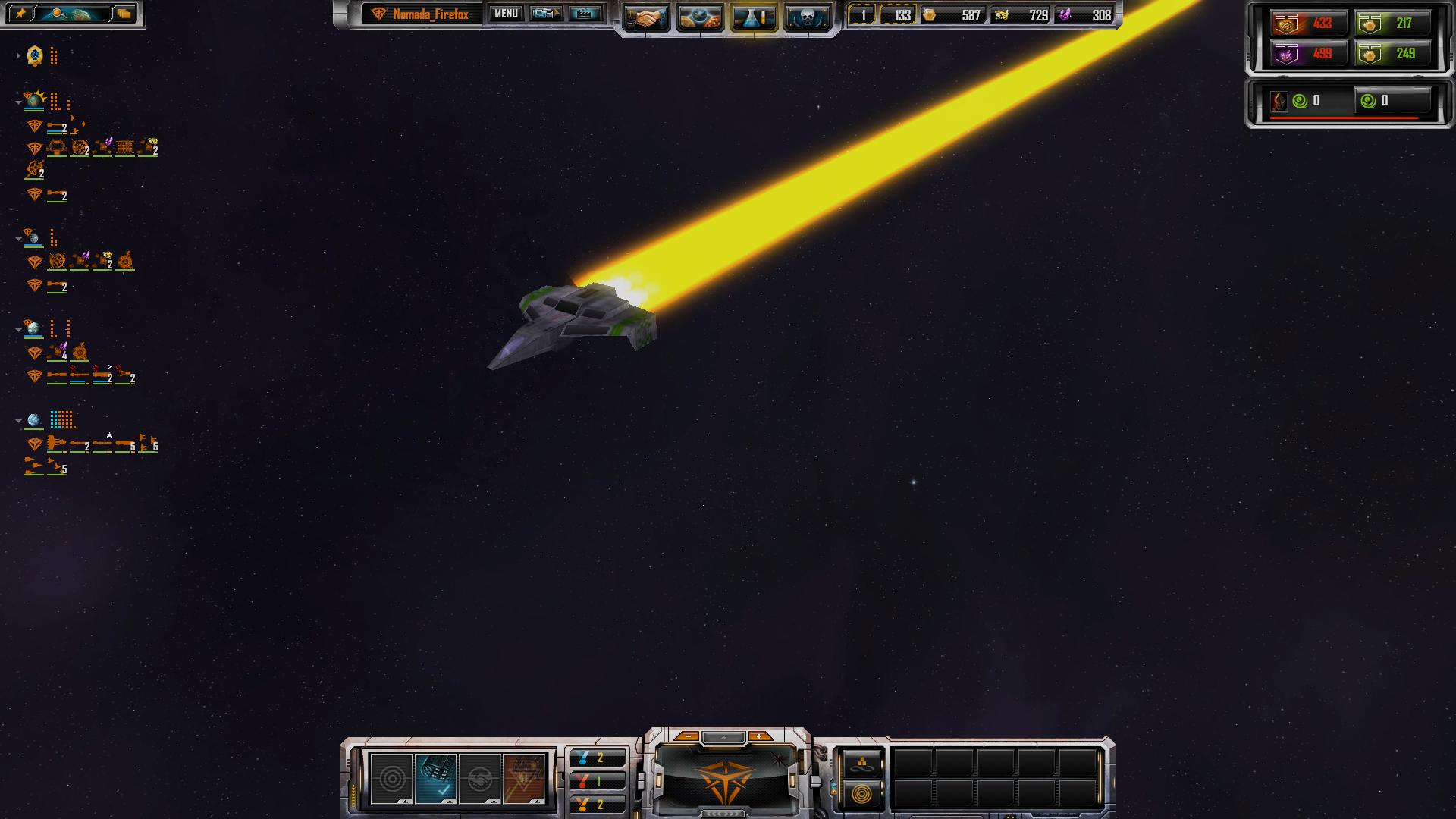The width and height of the screenshot is (1456, 819).
Task: Click the concentric target circles button
Action: click(x=392, y=779)
